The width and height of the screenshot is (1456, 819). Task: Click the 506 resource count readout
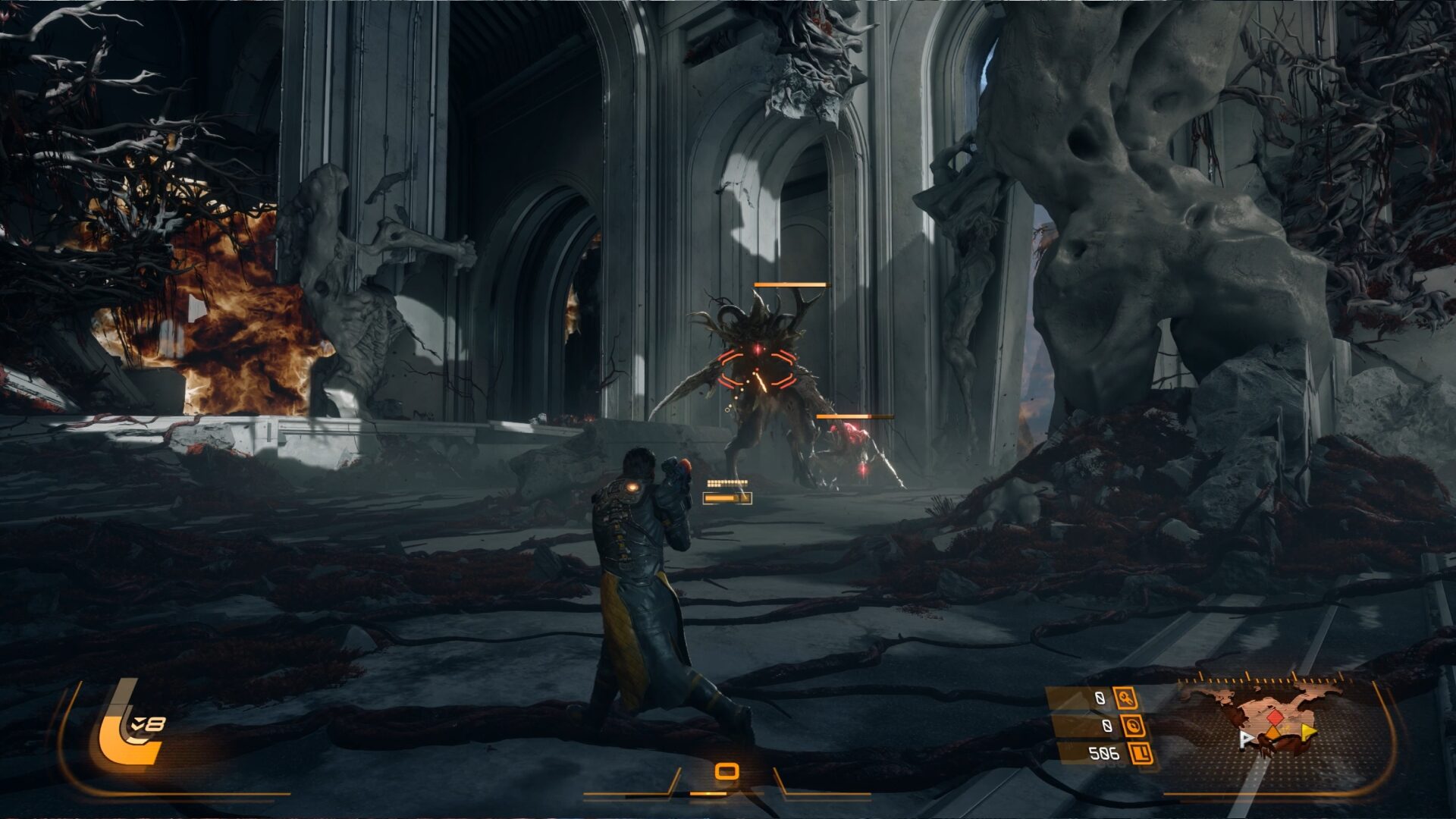tap(1103, 754)
